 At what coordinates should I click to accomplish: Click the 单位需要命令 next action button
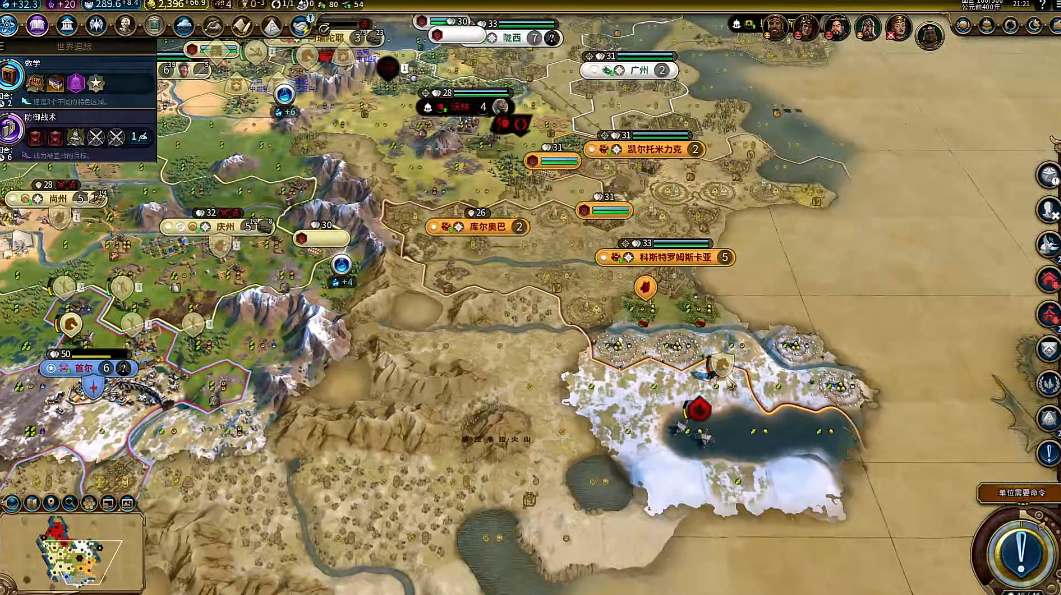[1018, 548]
